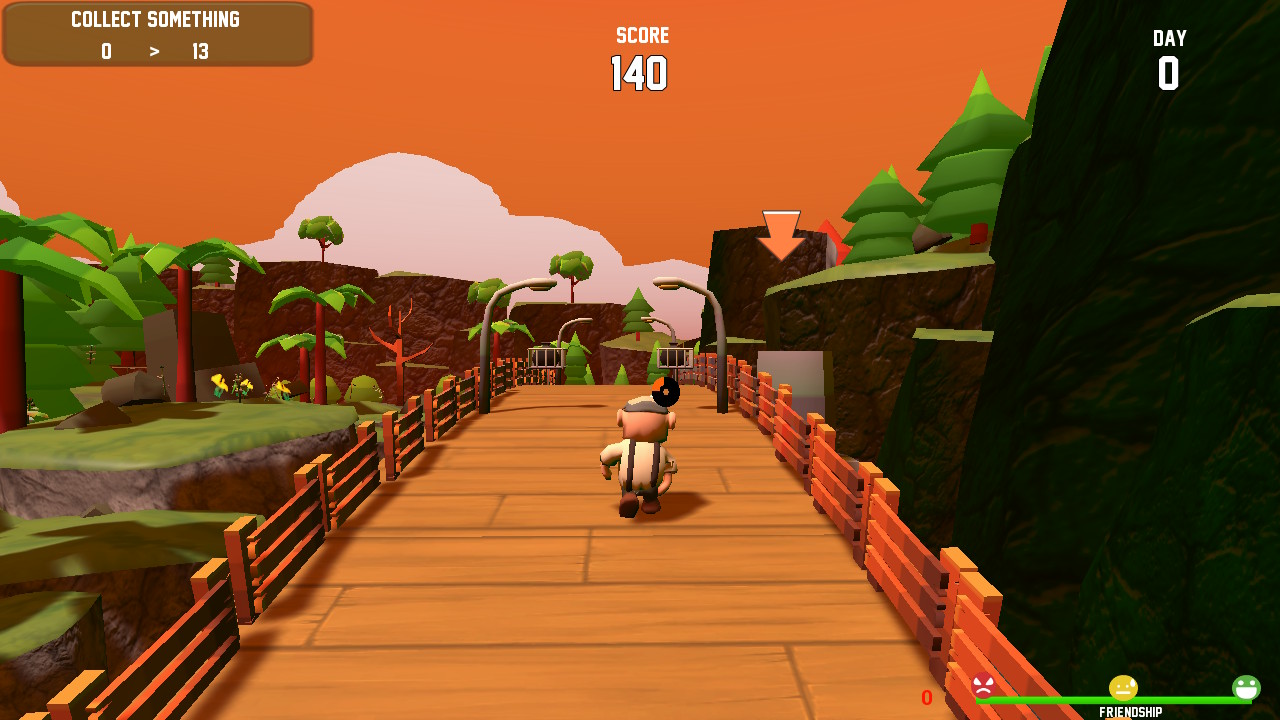The width and height of the screenshot is (1280, 720).
Task: Open the SCORE heading at the top
Action: (x=641, y=34)
